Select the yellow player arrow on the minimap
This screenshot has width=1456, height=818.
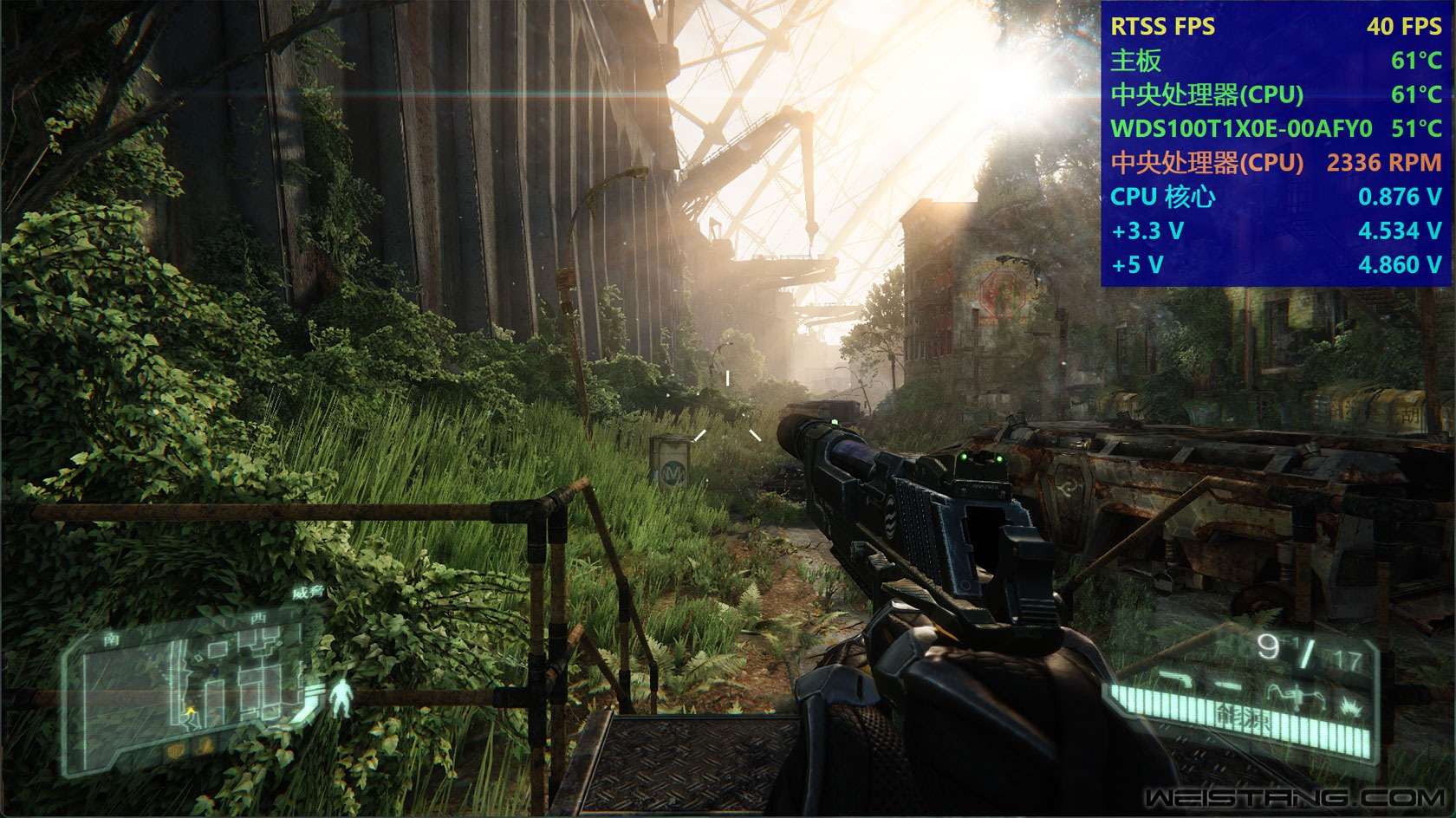click(190, 710)
